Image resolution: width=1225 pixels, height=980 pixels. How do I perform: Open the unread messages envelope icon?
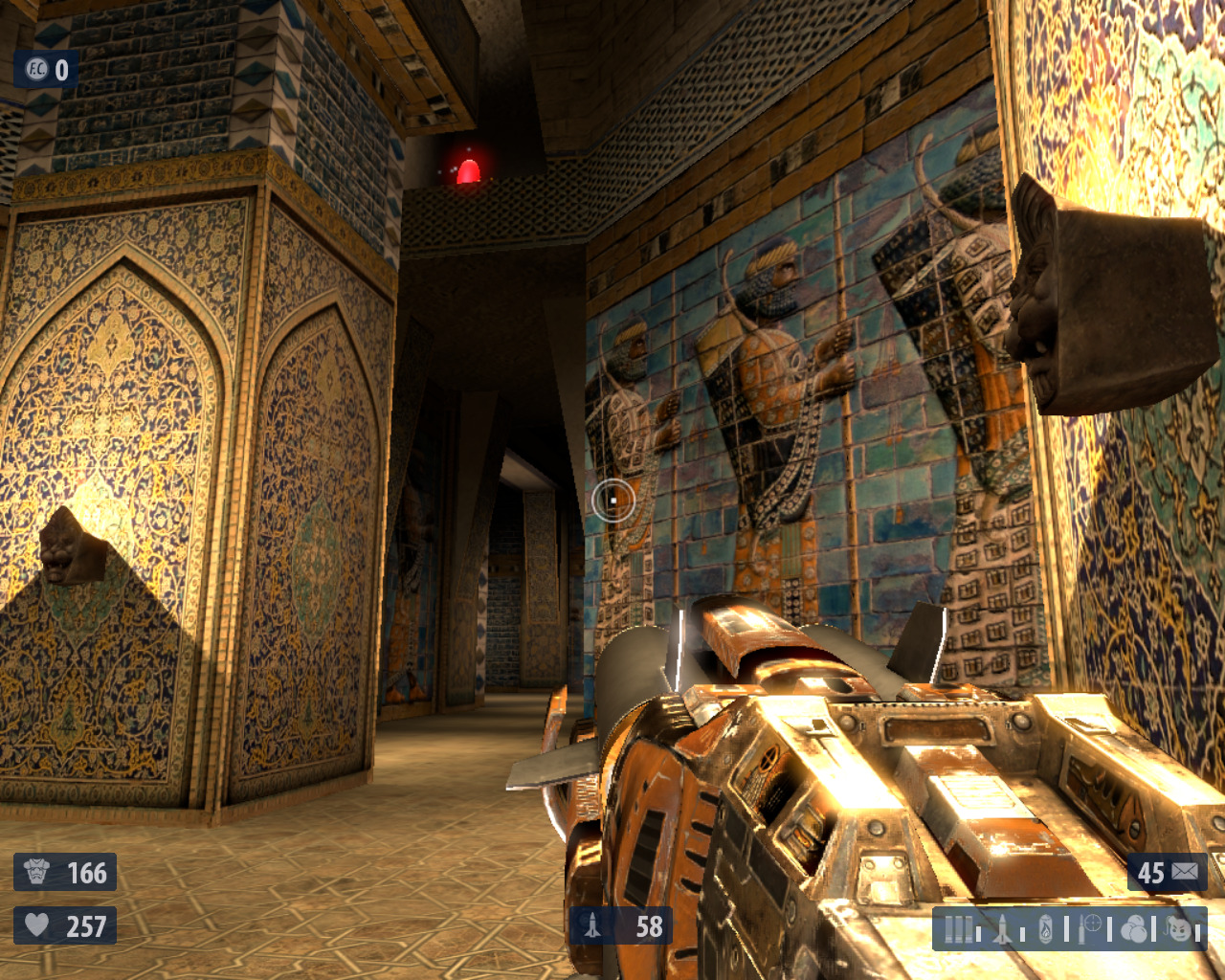click(1185, 872)
